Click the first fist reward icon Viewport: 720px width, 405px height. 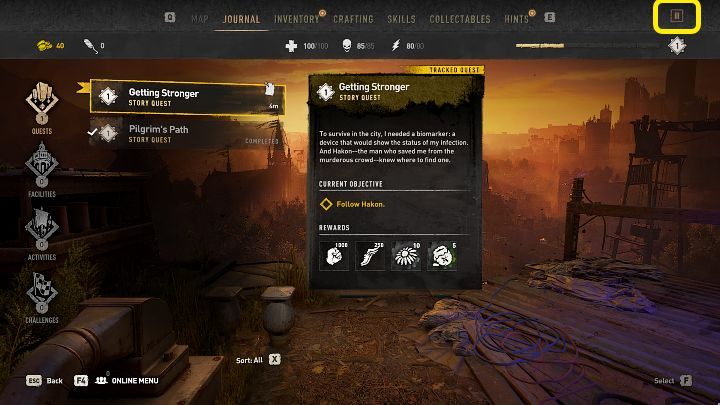tap(334, 255)
